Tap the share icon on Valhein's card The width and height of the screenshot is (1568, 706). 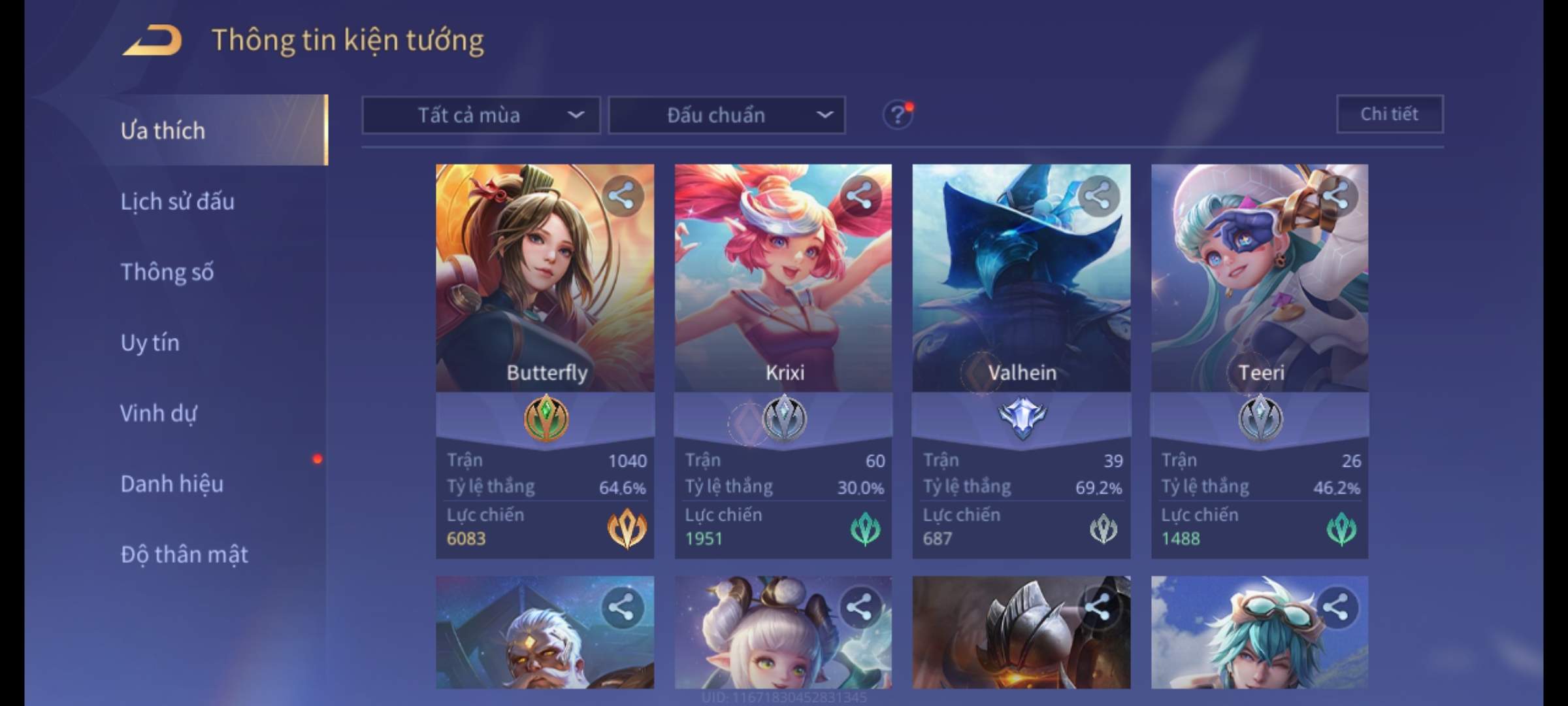(1098, 195)
